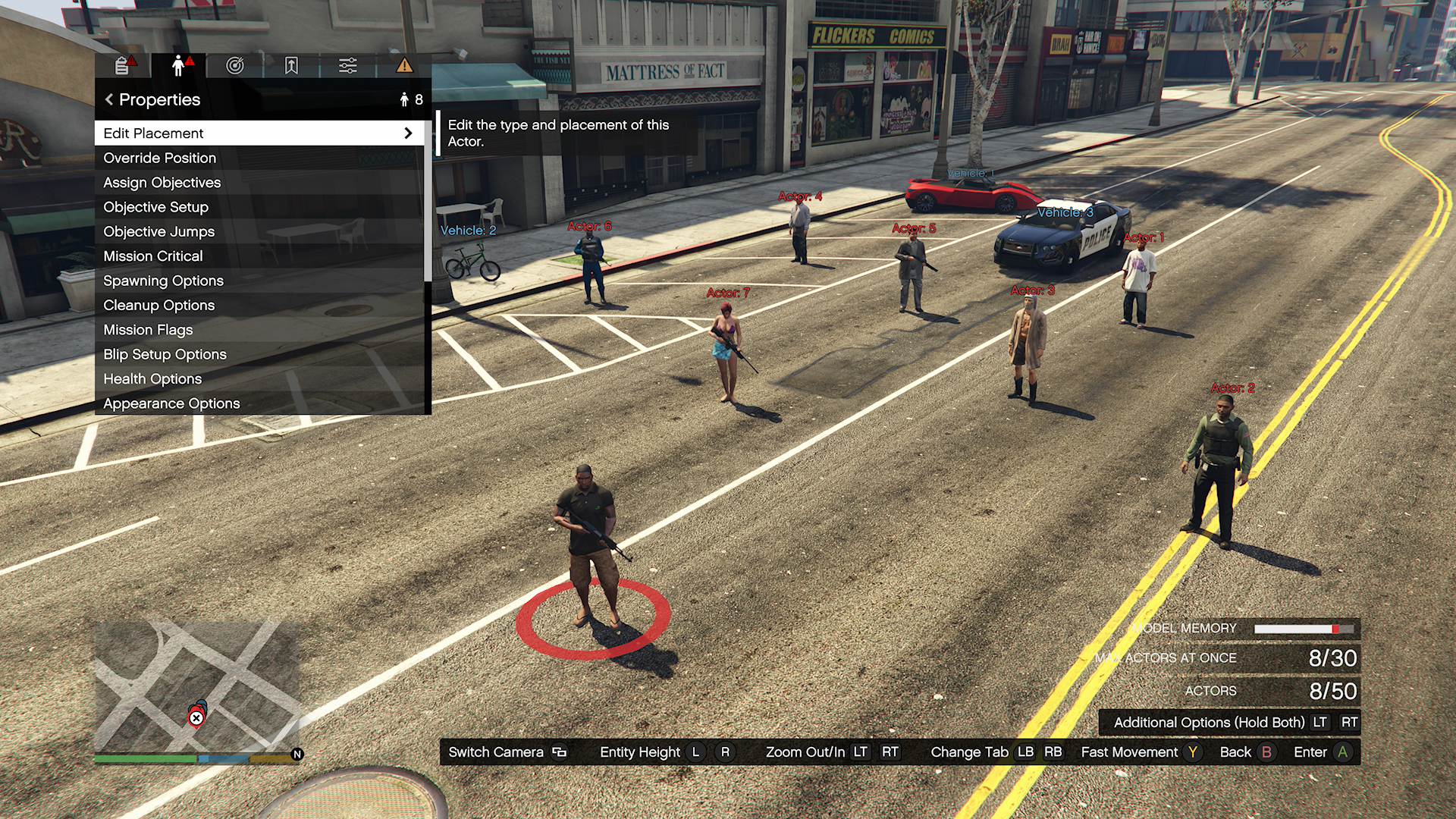Screen dimensions: 1456x819
Task: Choose Assign Objectives from the list
Action: pyautogui.click(x=258, y=183)
